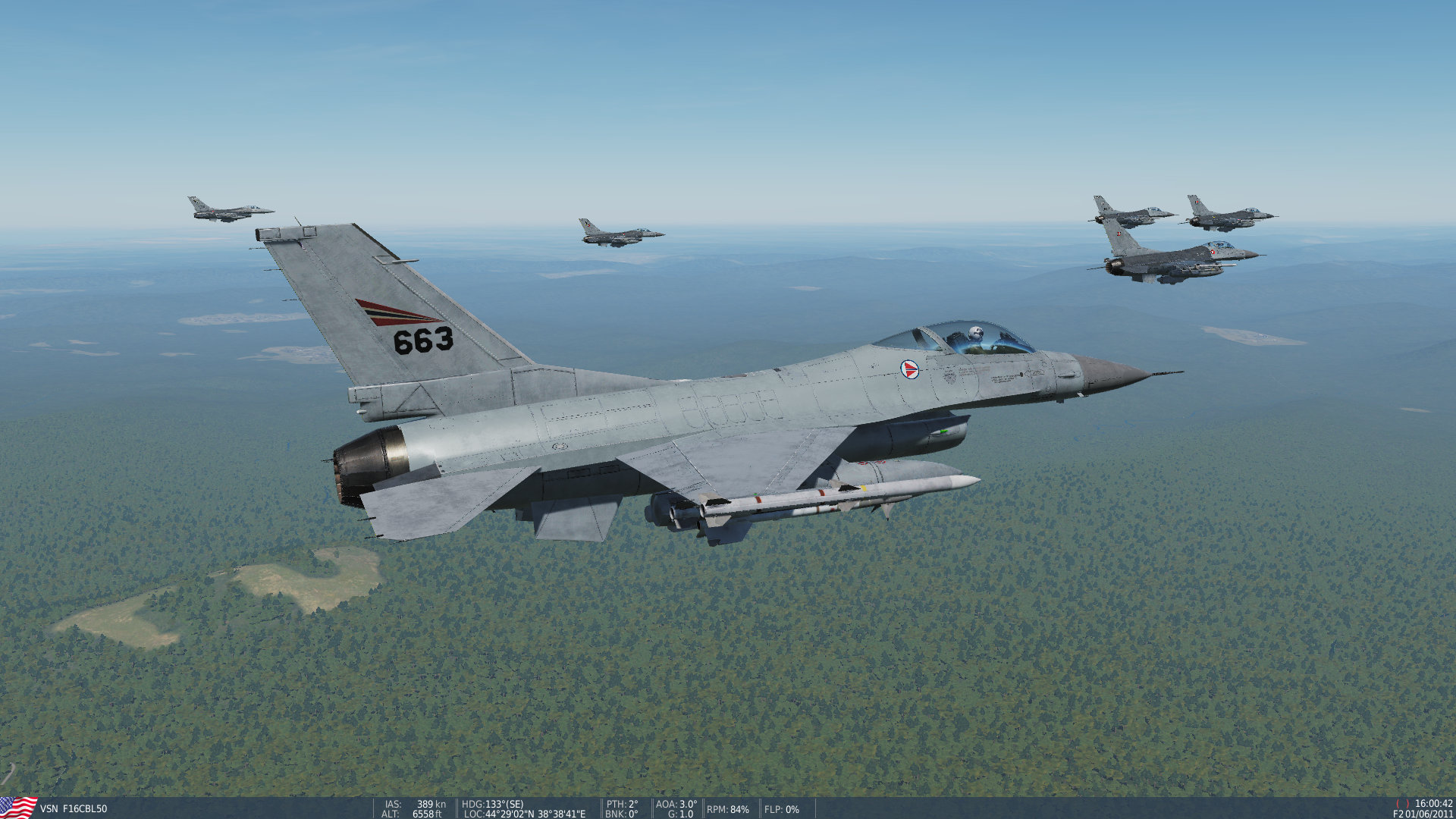The width and height of the screenshot is (1456, 819).
Task: Click the BNK: 0° bank readout
Action: (x=620, y=812)
